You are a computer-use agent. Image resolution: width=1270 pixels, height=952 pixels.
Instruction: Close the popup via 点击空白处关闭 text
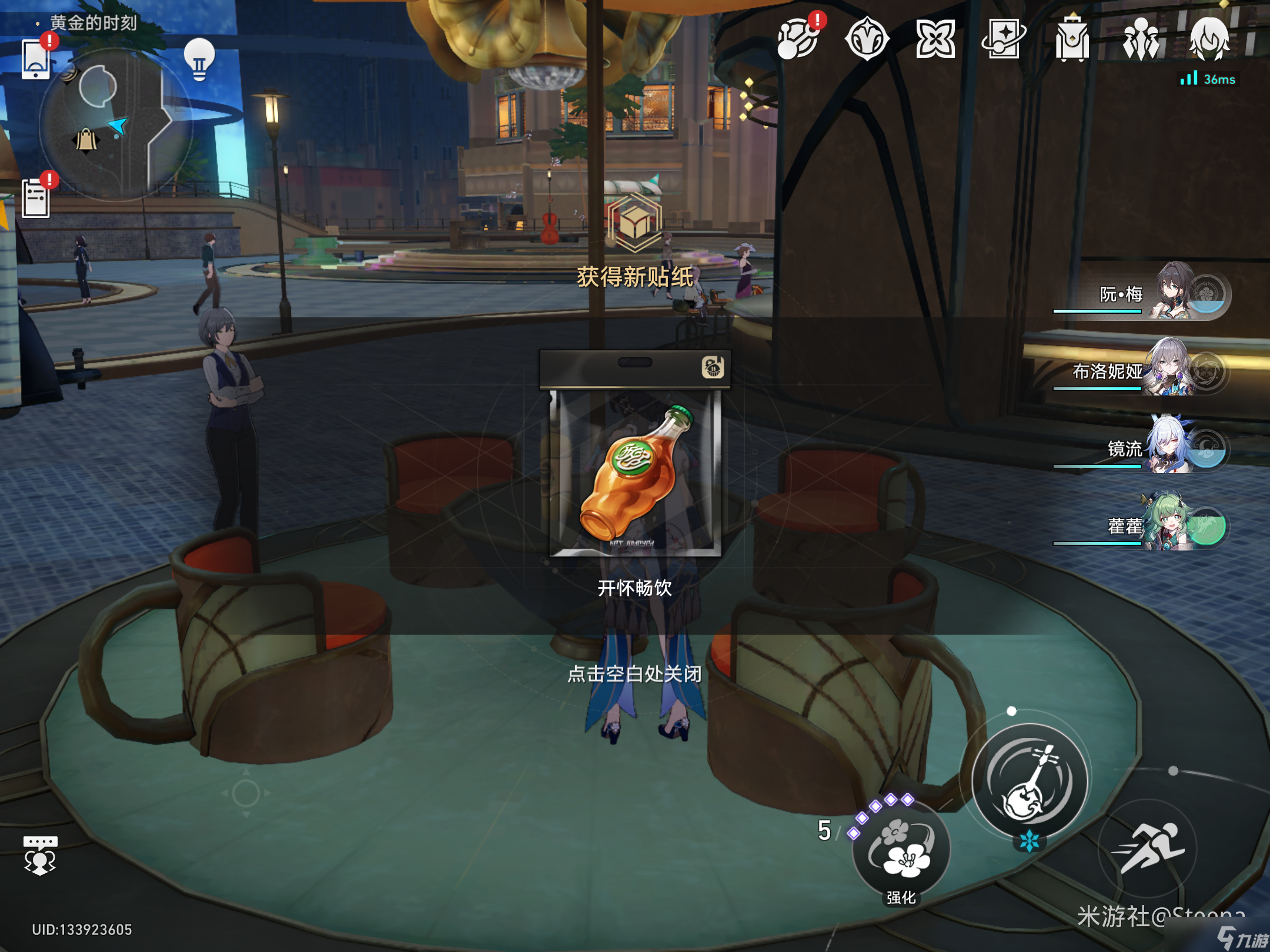tap(634, 673)
